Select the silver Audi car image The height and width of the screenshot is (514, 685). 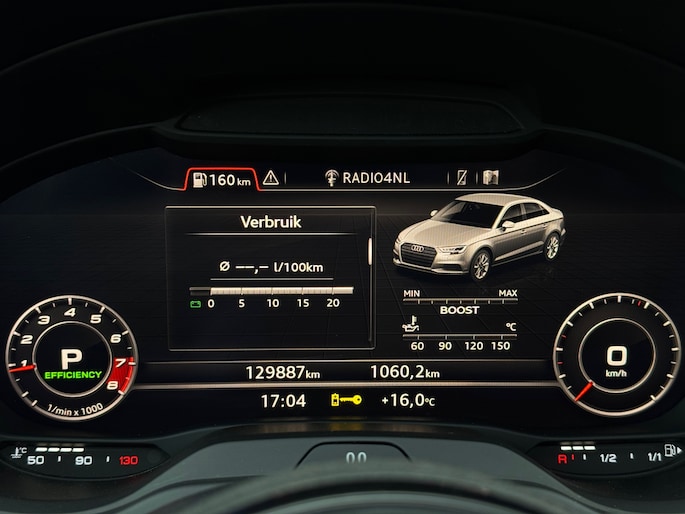tap(478, 238)
